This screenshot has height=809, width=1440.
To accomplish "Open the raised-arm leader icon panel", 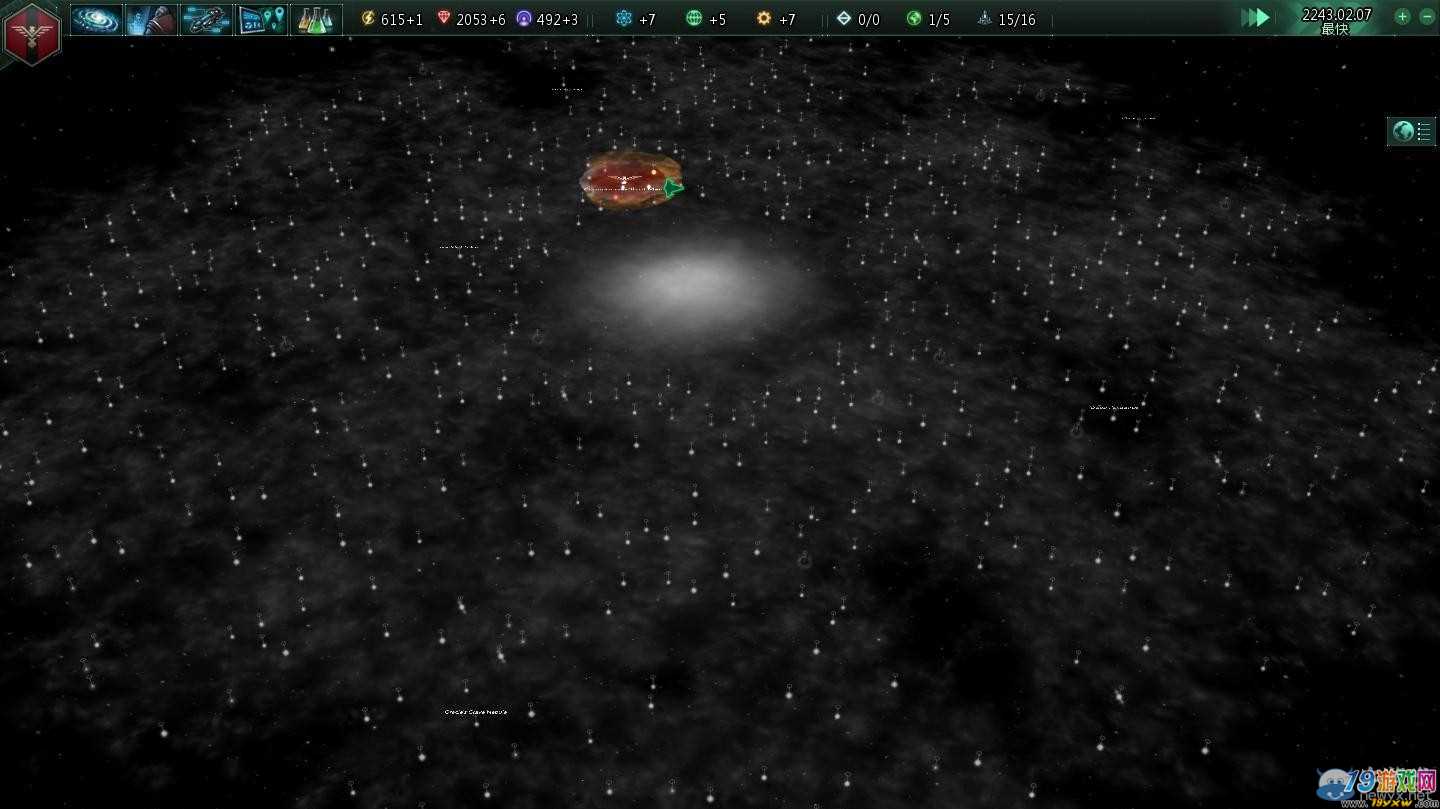I will (x=151, y=19).
